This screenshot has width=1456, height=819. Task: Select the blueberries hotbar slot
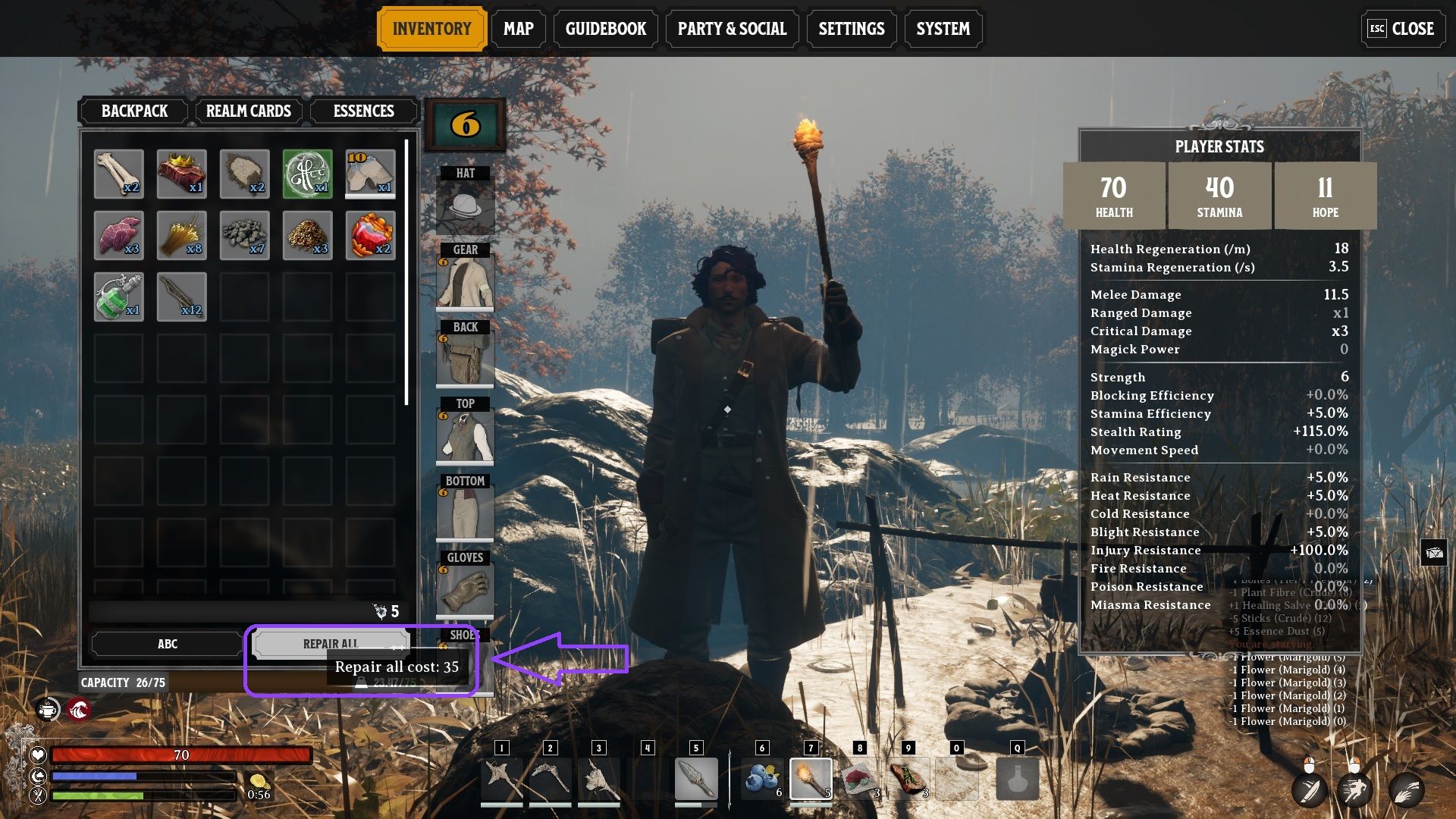[762, 778]
